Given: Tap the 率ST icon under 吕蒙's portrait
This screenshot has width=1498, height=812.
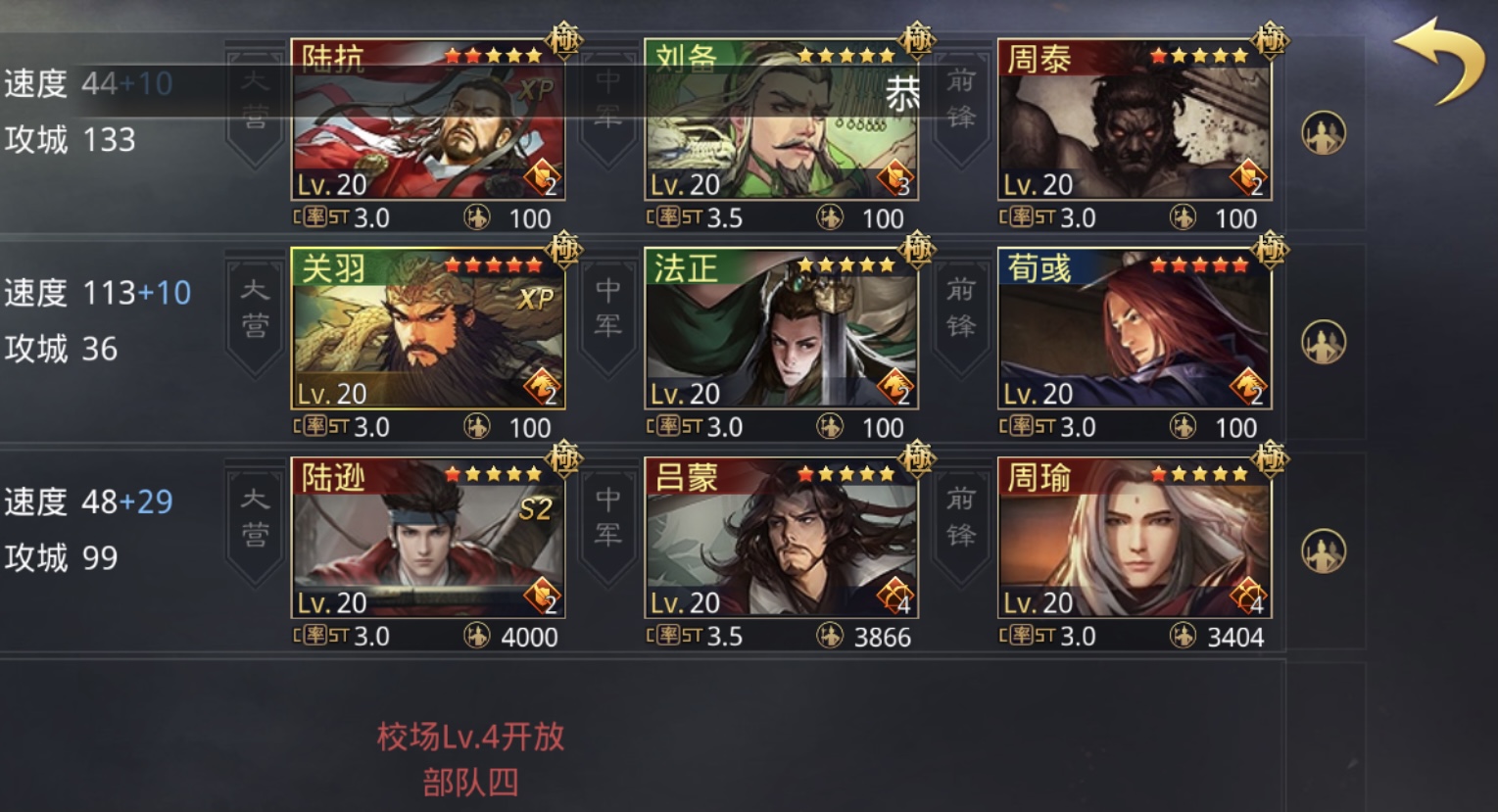Looking at the screenshot, I should (675, 636).
